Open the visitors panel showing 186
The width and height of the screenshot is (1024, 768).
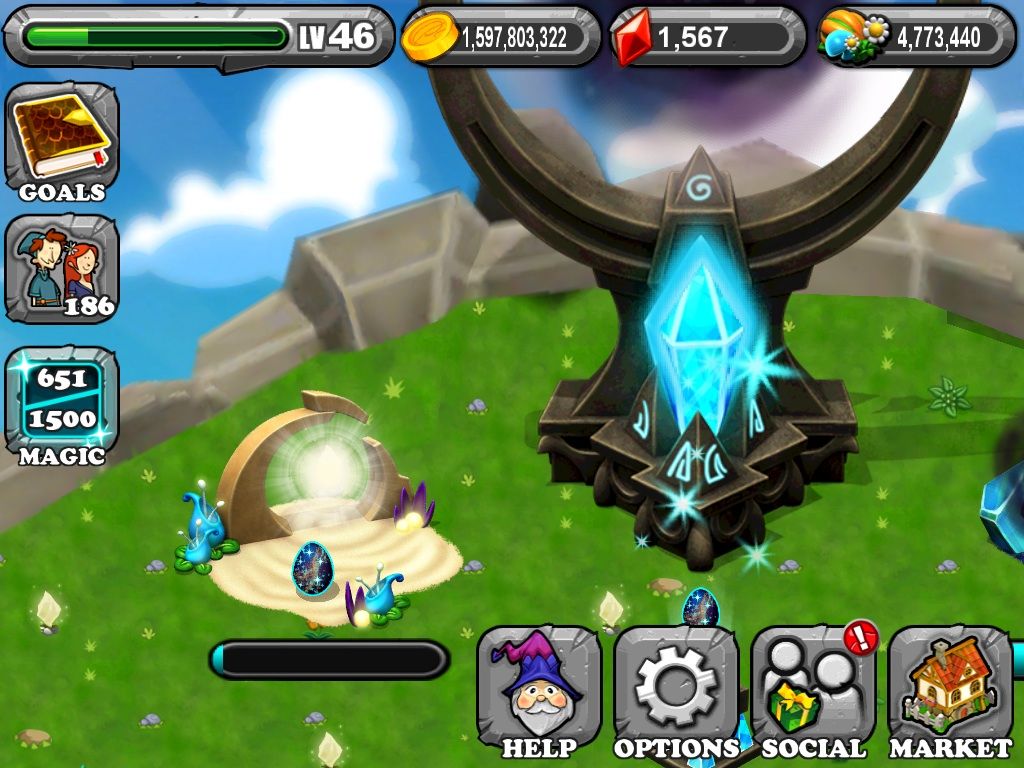point(62,268)
